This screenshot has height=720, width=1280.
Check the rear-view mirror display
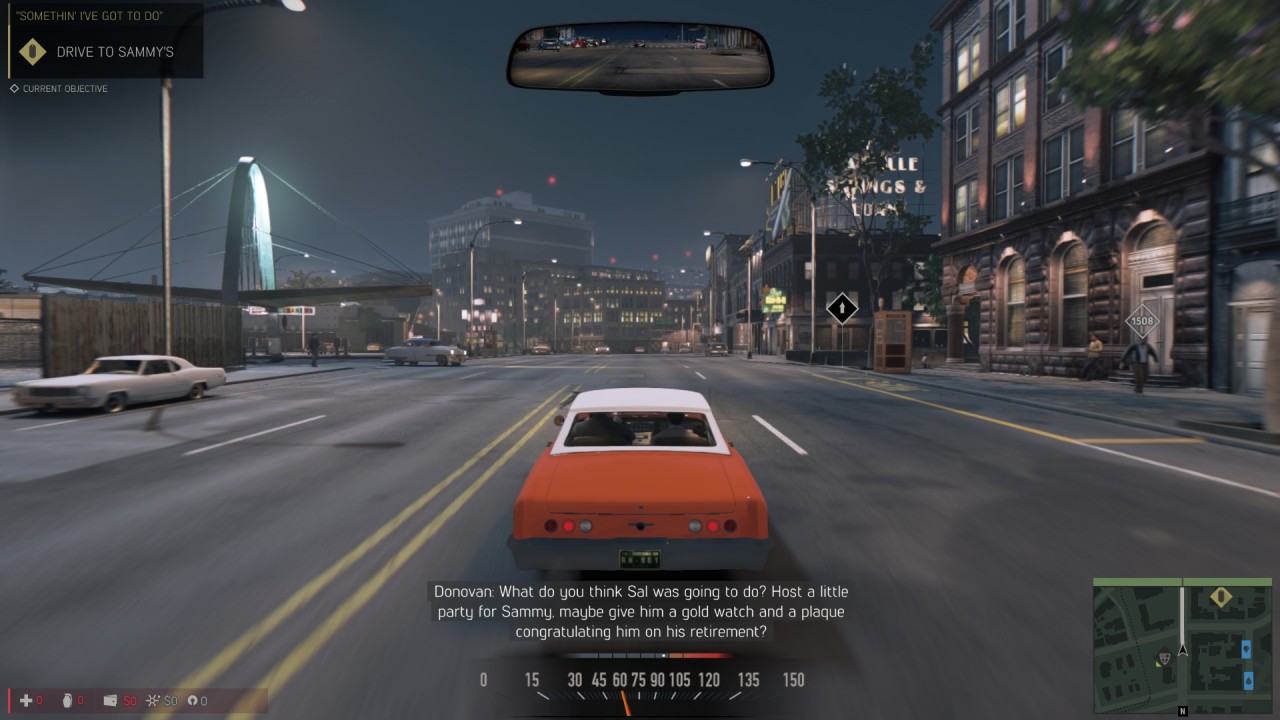click(639, 56)
